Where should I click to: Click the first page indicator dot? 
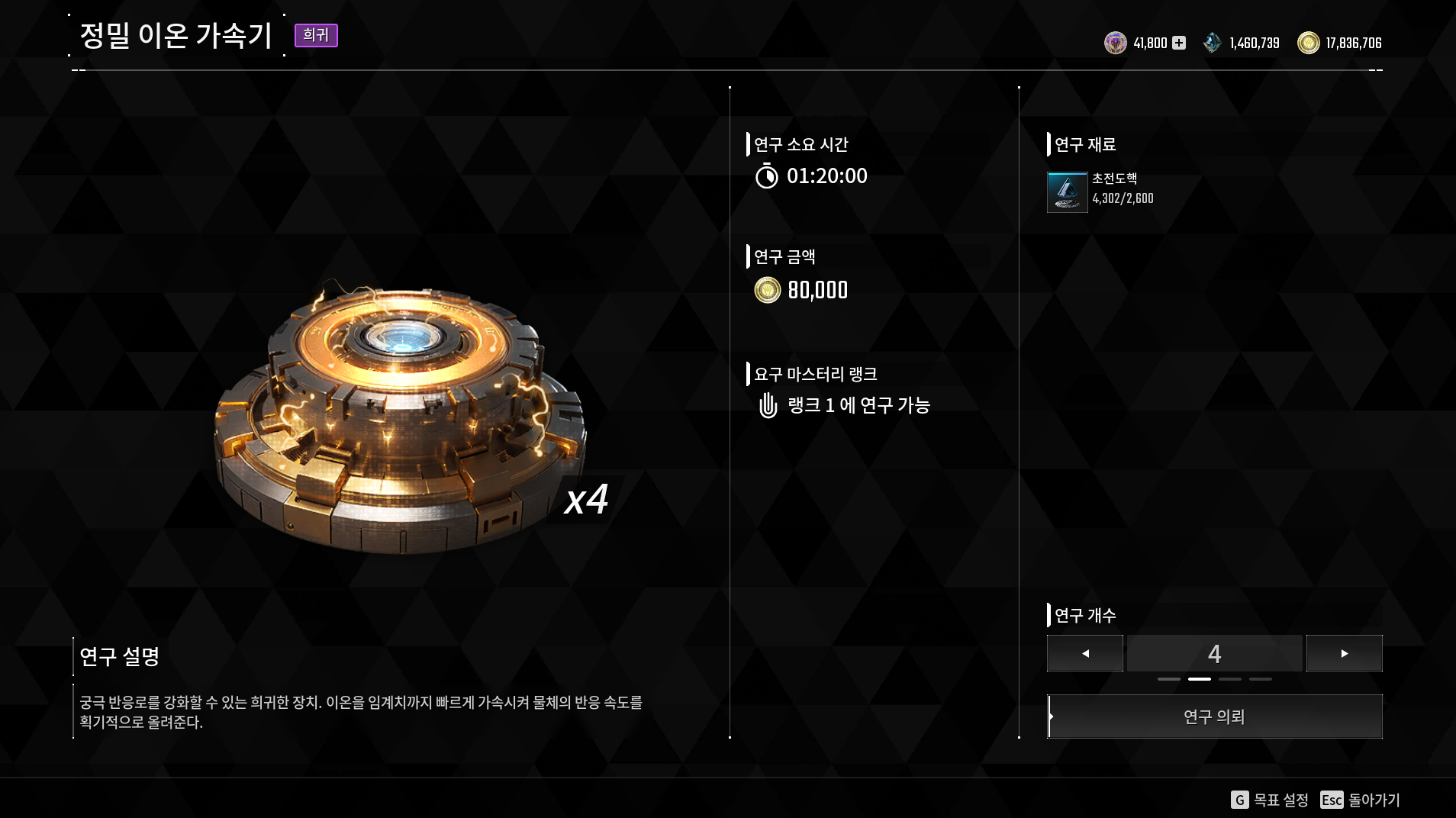point(1169,679)
